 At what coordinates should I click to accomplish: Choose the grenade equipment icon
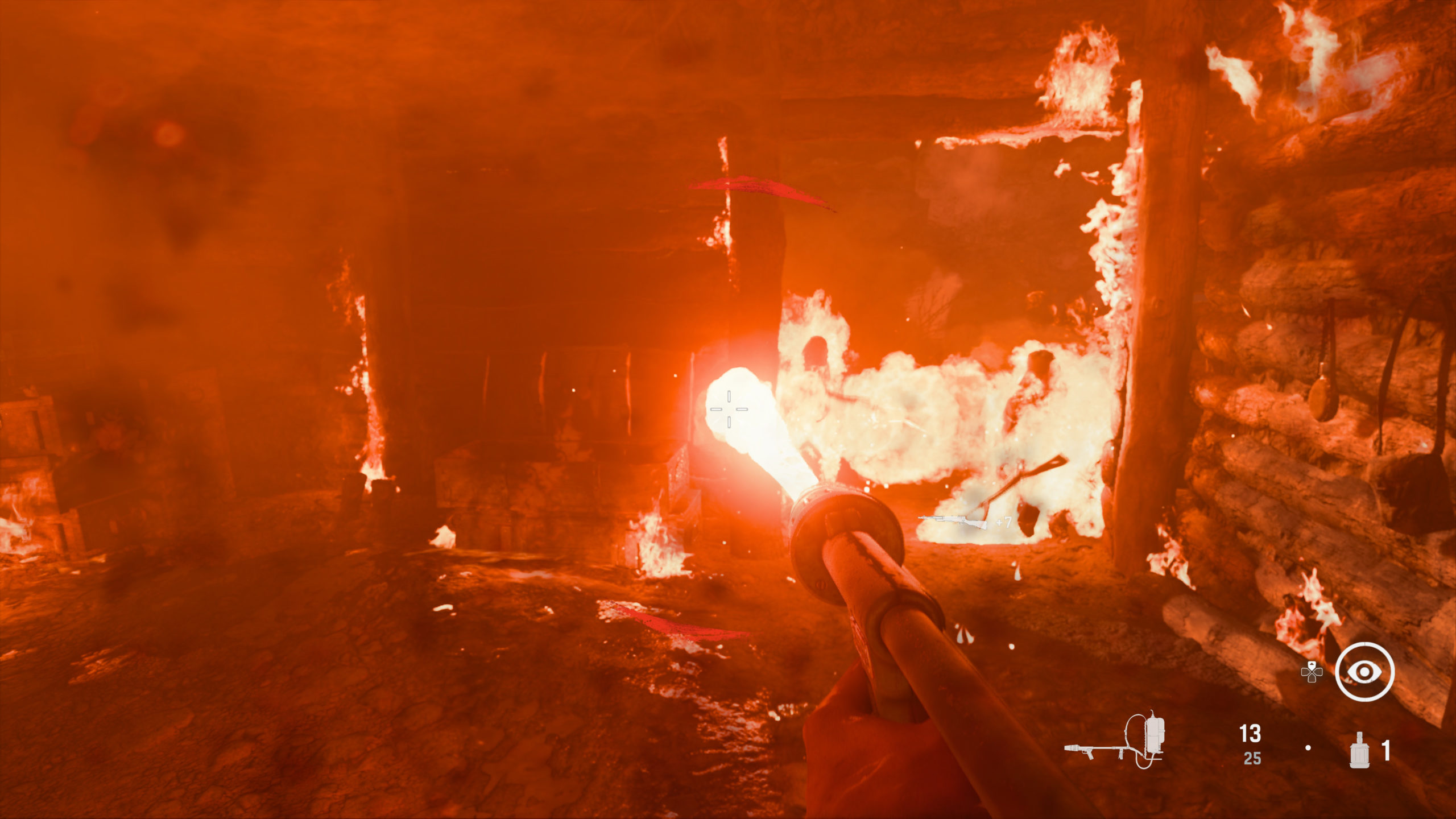point(1360,750)
